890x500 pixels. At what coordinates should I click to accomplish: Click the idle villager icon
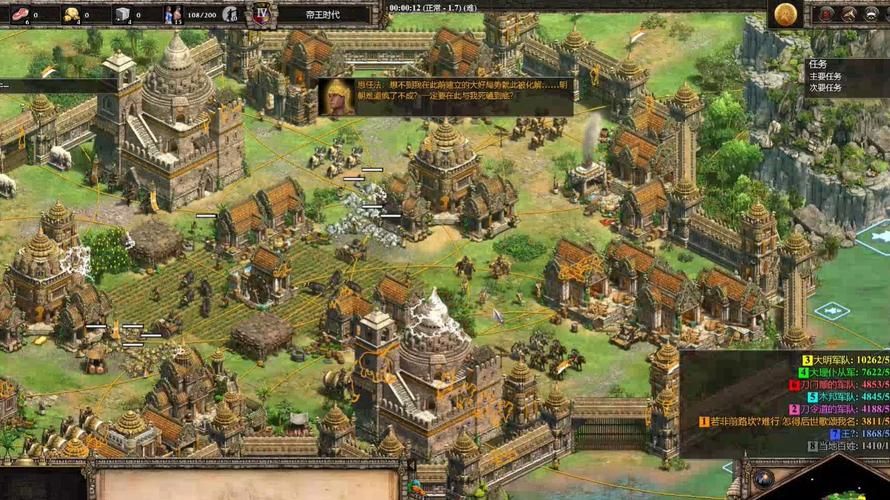230,14
